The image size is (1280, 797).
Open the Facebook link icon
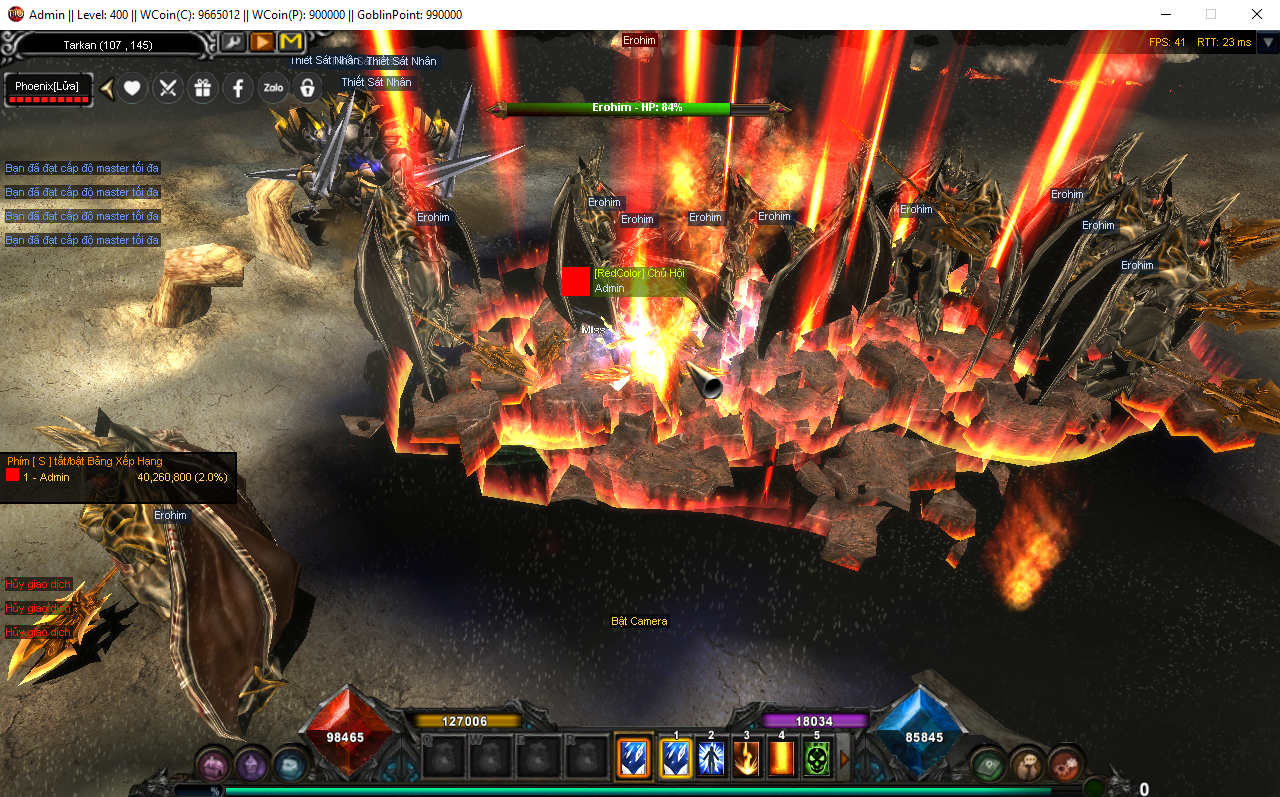pos(238,88)
